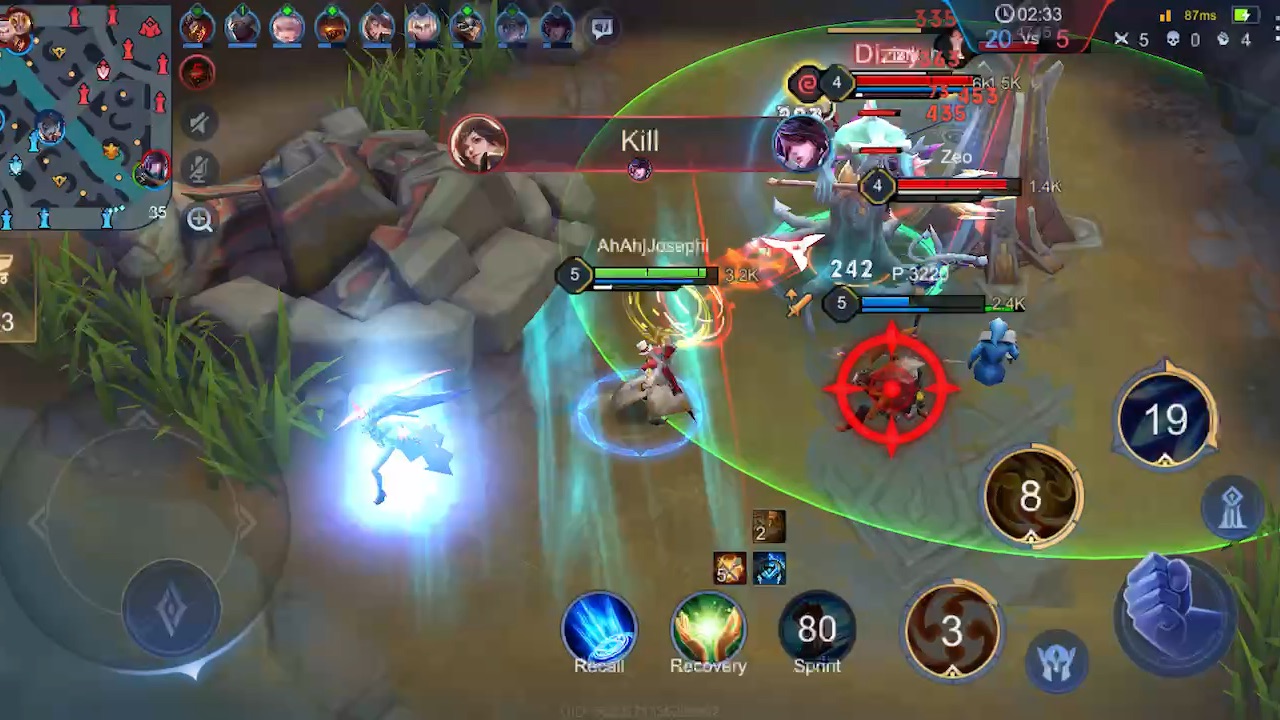Toggle the muted microphone icon
The height and width of the screenshot is (720, 1280).
(199, 171)
